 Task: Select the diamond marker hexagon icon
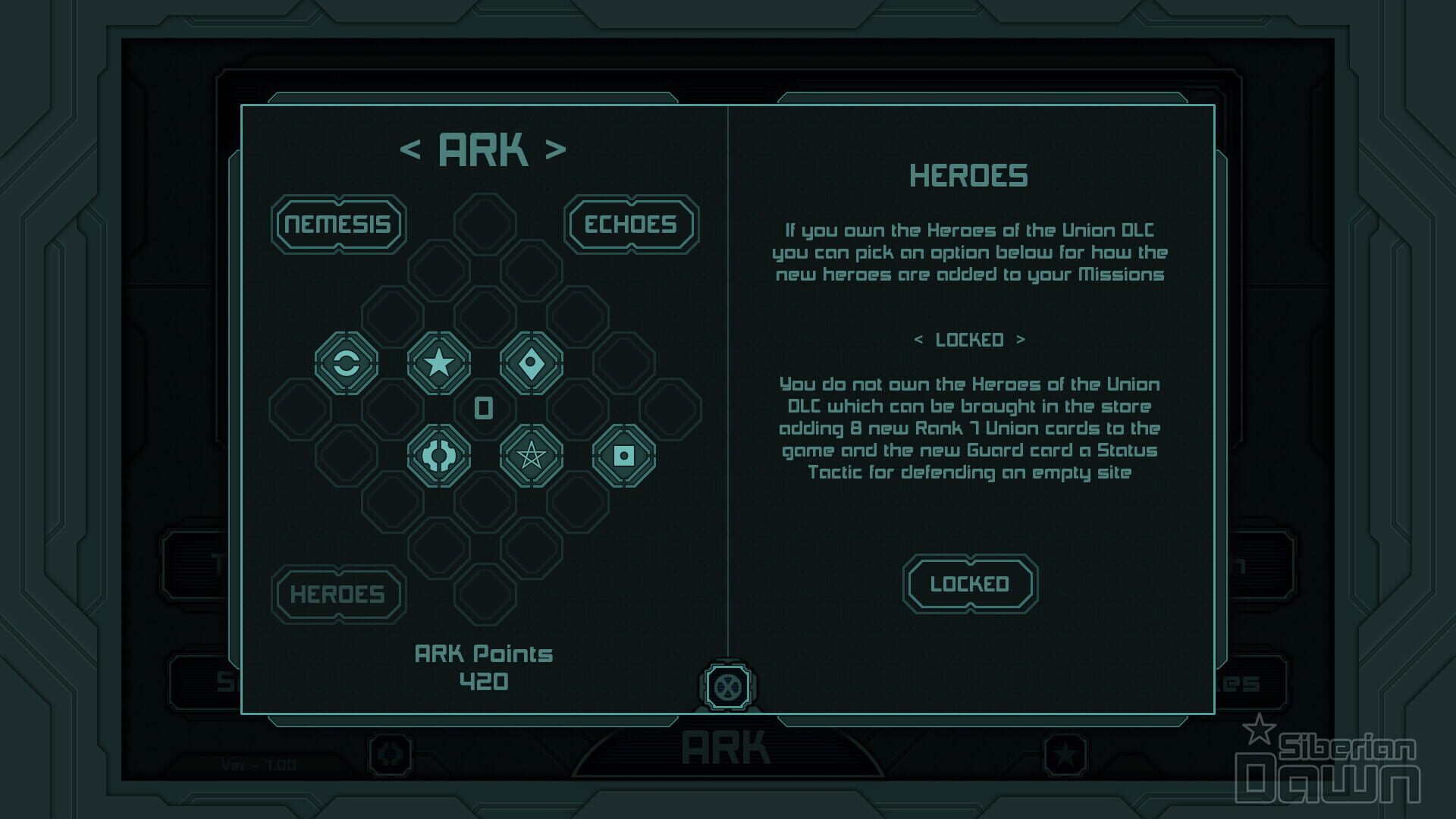pyautogui.click(x=532, y=363)
